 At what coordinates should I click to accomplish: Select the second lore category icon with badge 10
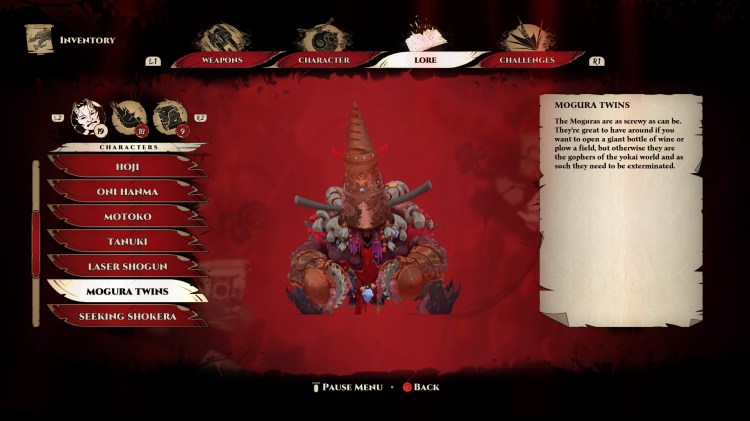click(127, 116)
